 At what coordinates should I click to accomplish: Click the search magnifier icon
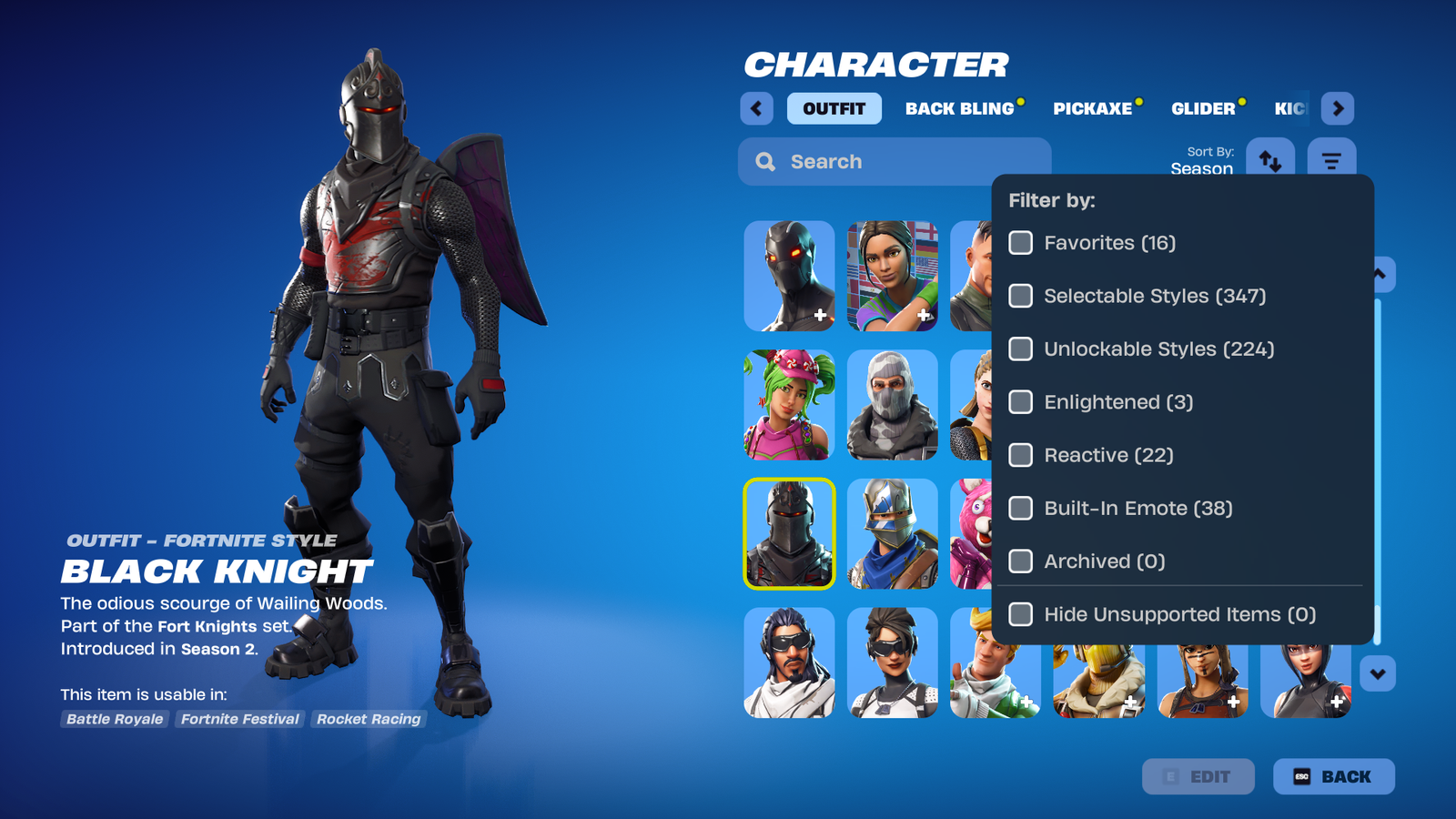pos(764,161)
